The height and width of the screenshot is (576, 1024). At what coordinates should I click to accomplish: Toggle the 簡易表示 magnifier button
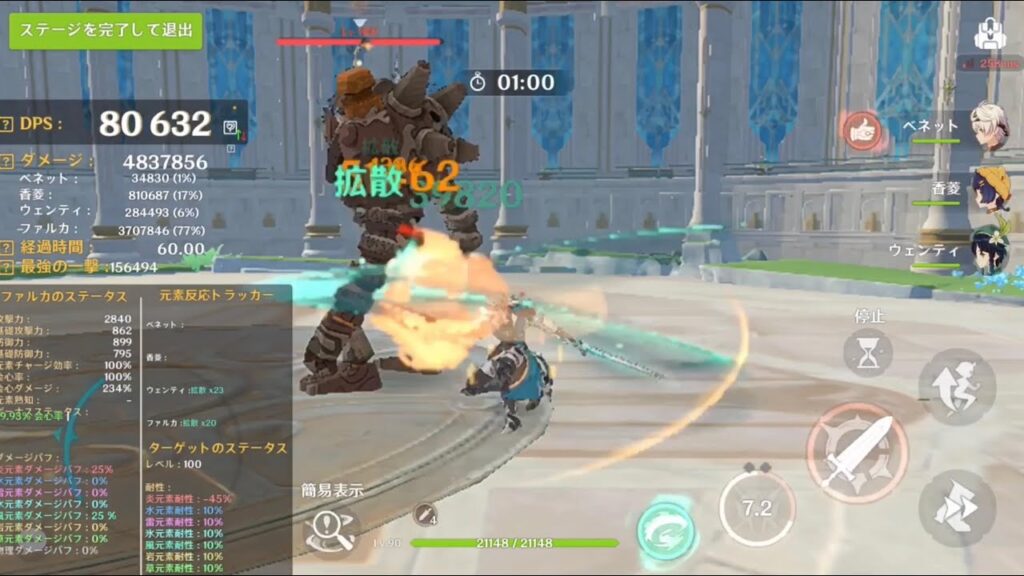pos(331,528)
